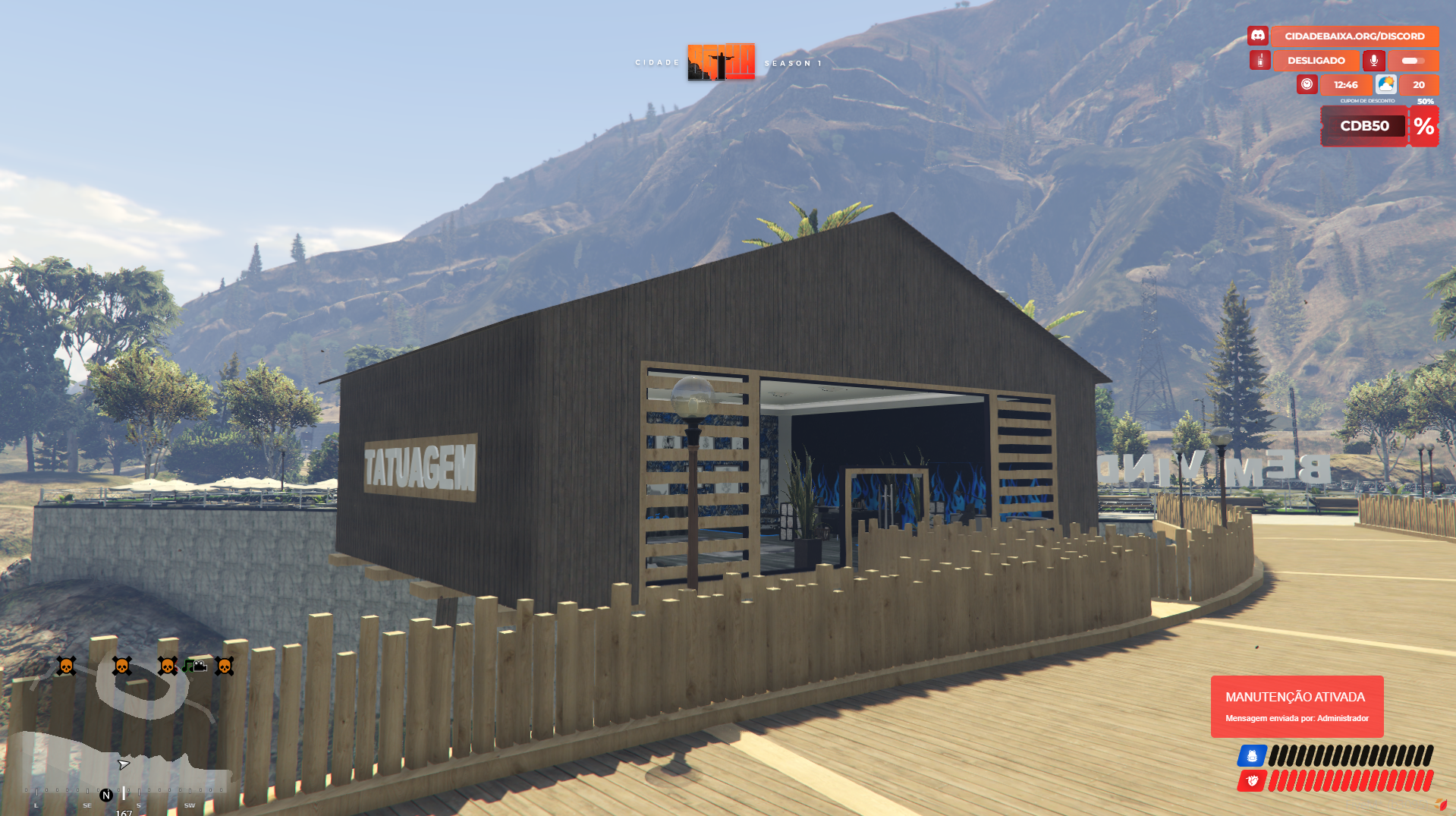Click the north N compass marker
Image resolution: width=1456 pixels, height=816 pixels.
(x=106, y=795)
